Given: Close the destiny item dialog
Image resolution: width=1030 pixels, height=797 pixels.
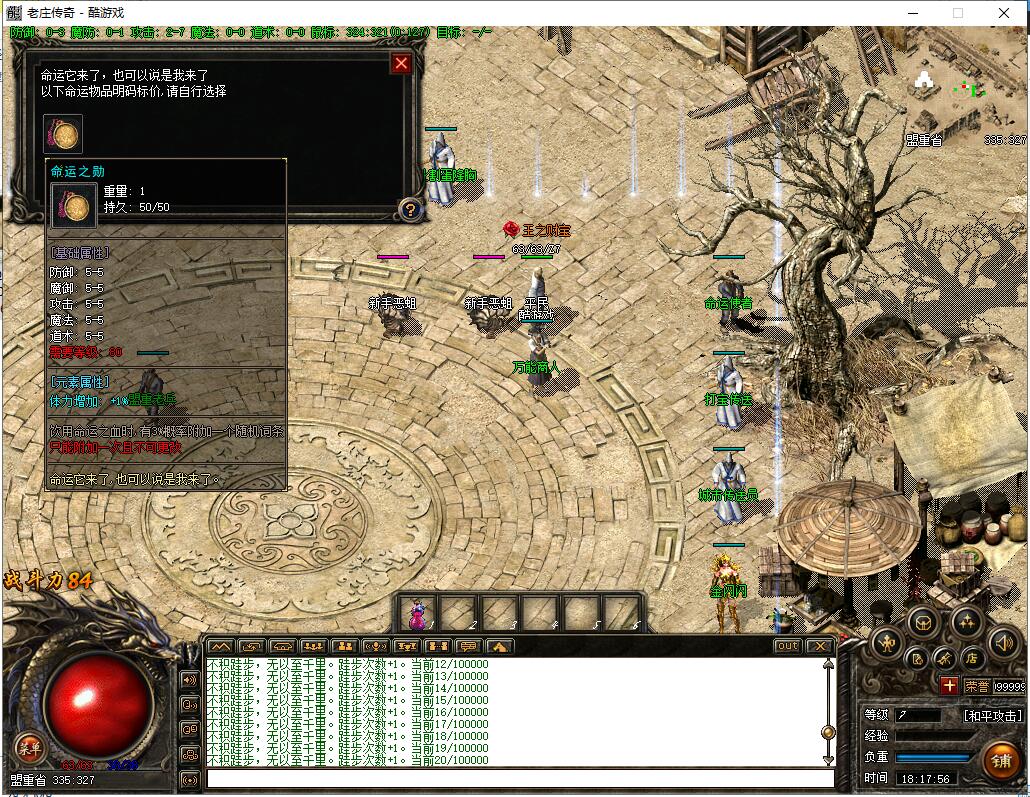Looking at the screenshot, I should [401, 64].
